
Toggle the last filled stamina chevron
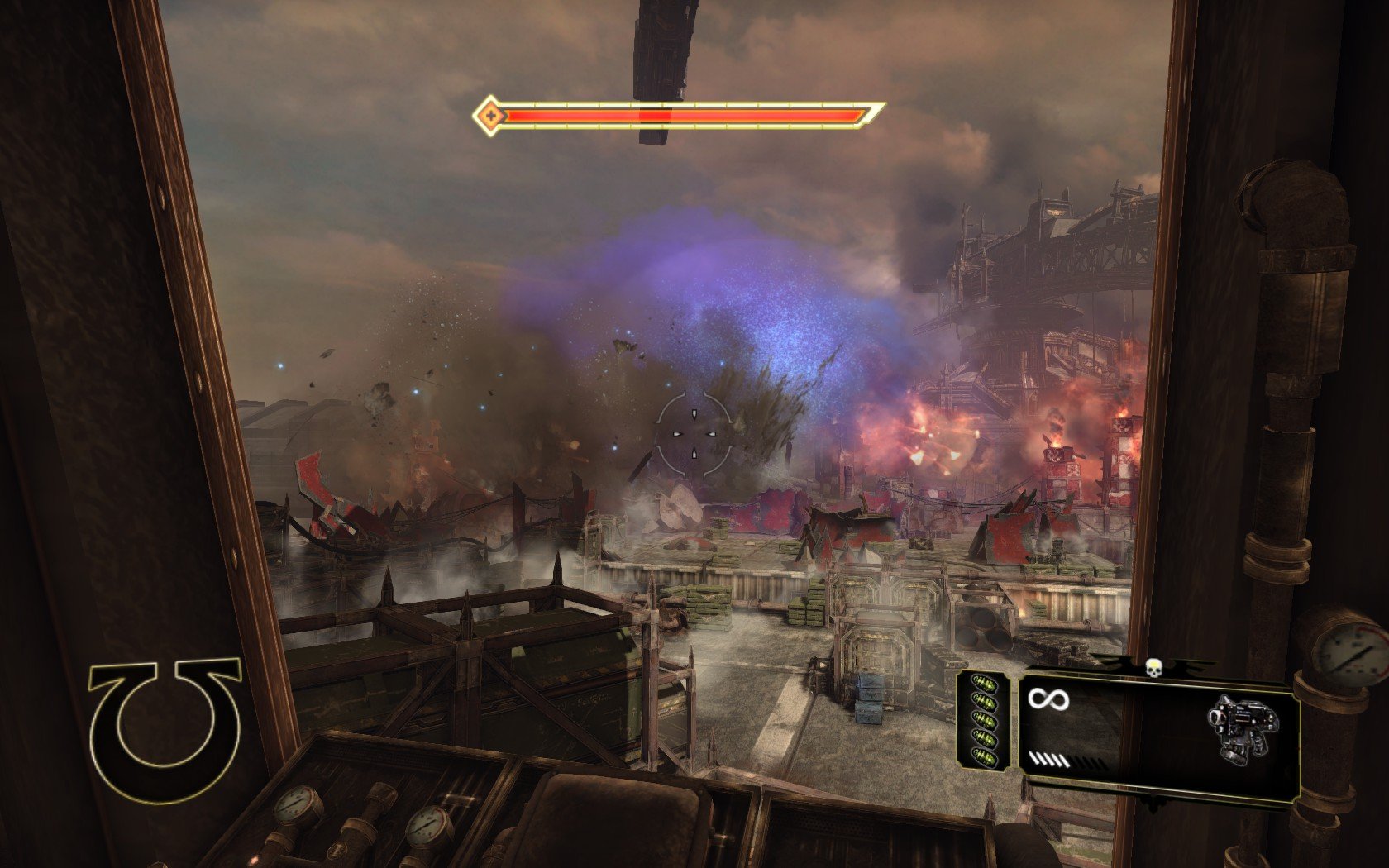[1064, 759]
